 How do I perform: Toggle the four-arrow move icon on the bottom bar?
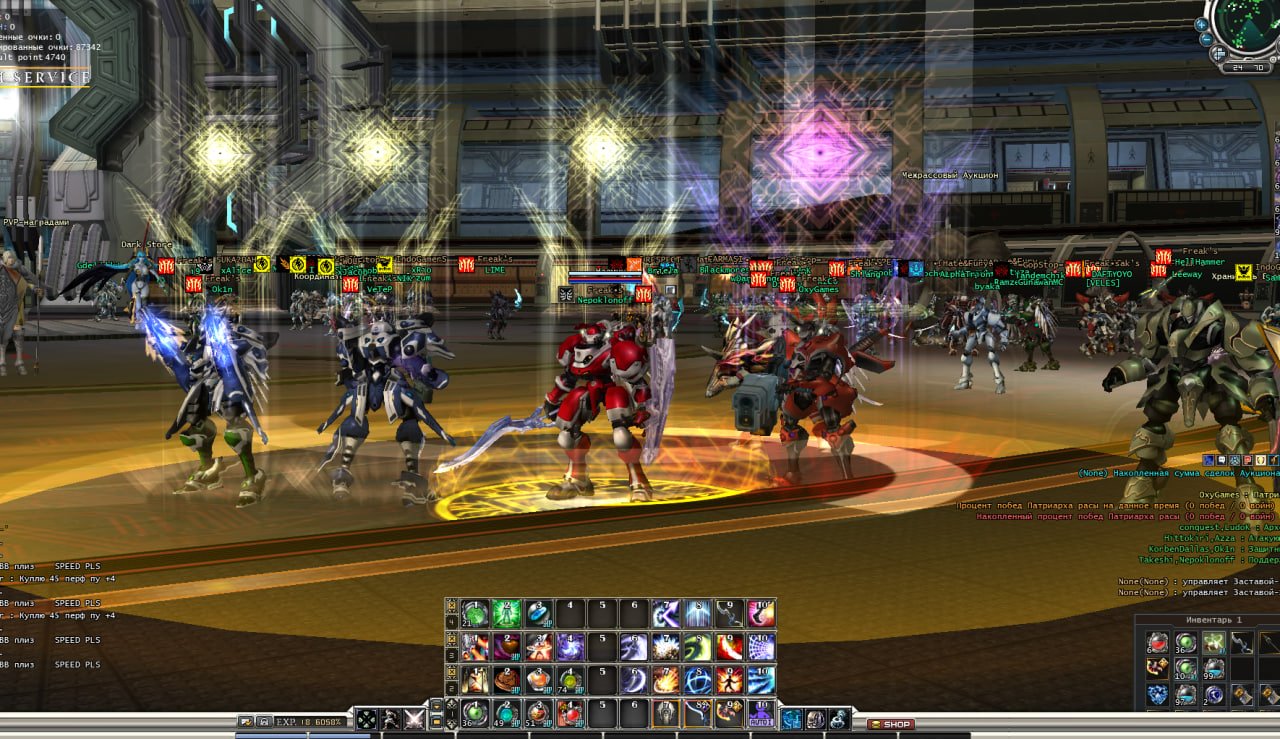tap(367, 719)
